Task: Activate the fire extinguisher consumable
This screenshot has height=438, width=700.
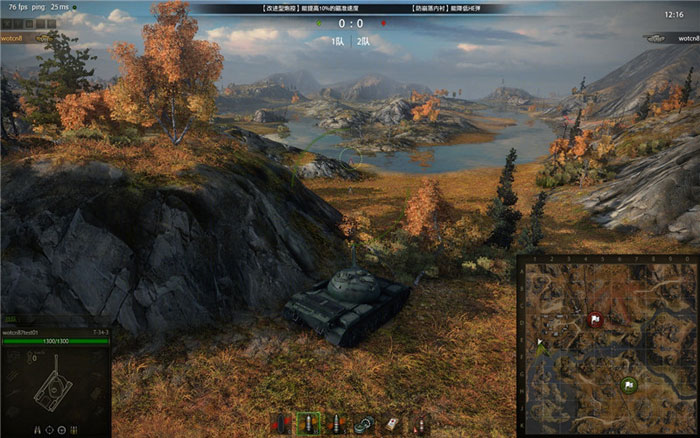Action: [421, 424]
